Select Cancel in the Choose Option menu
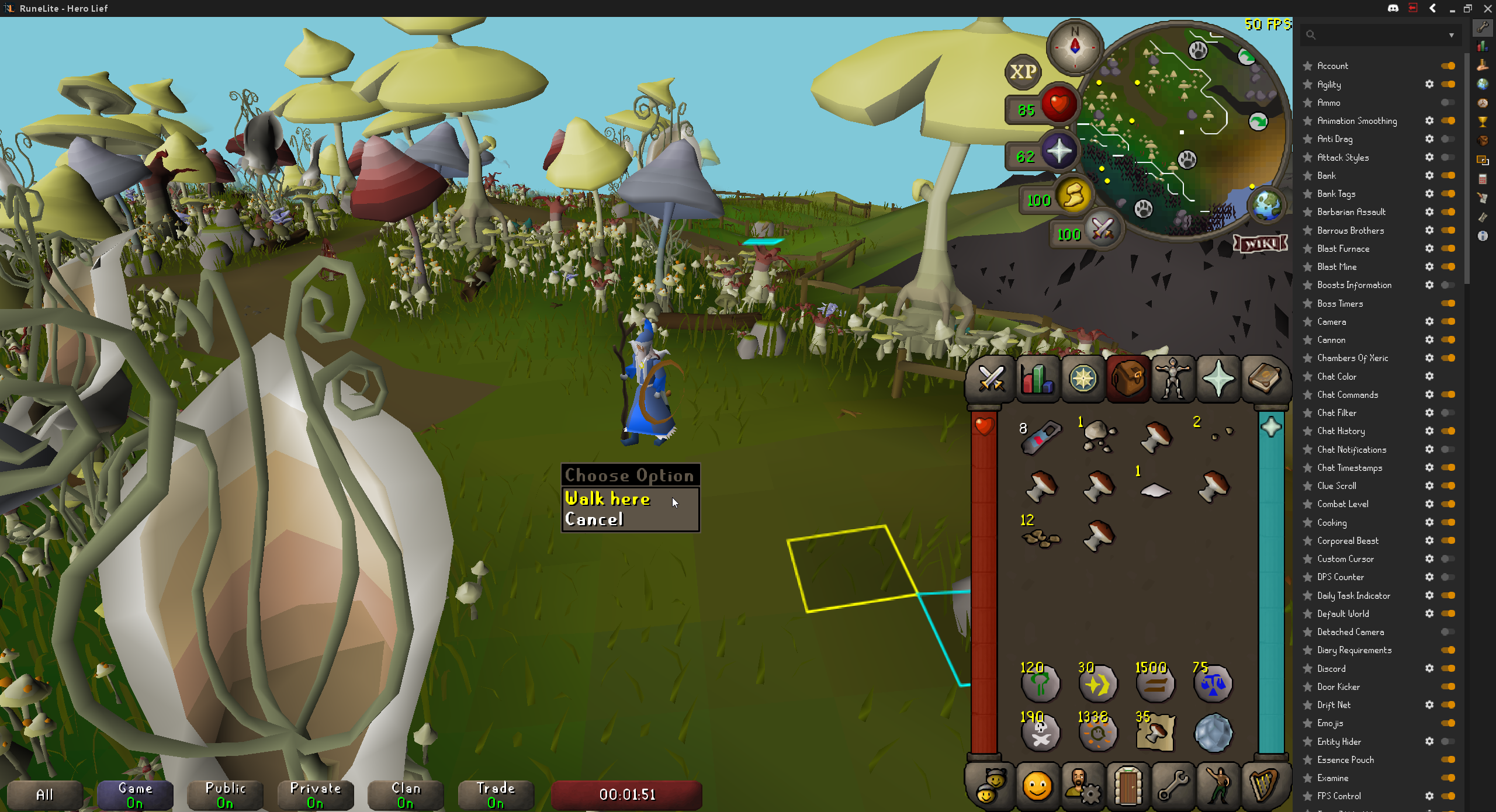This screenshot has width=1496, height=812. click(594, 520)
